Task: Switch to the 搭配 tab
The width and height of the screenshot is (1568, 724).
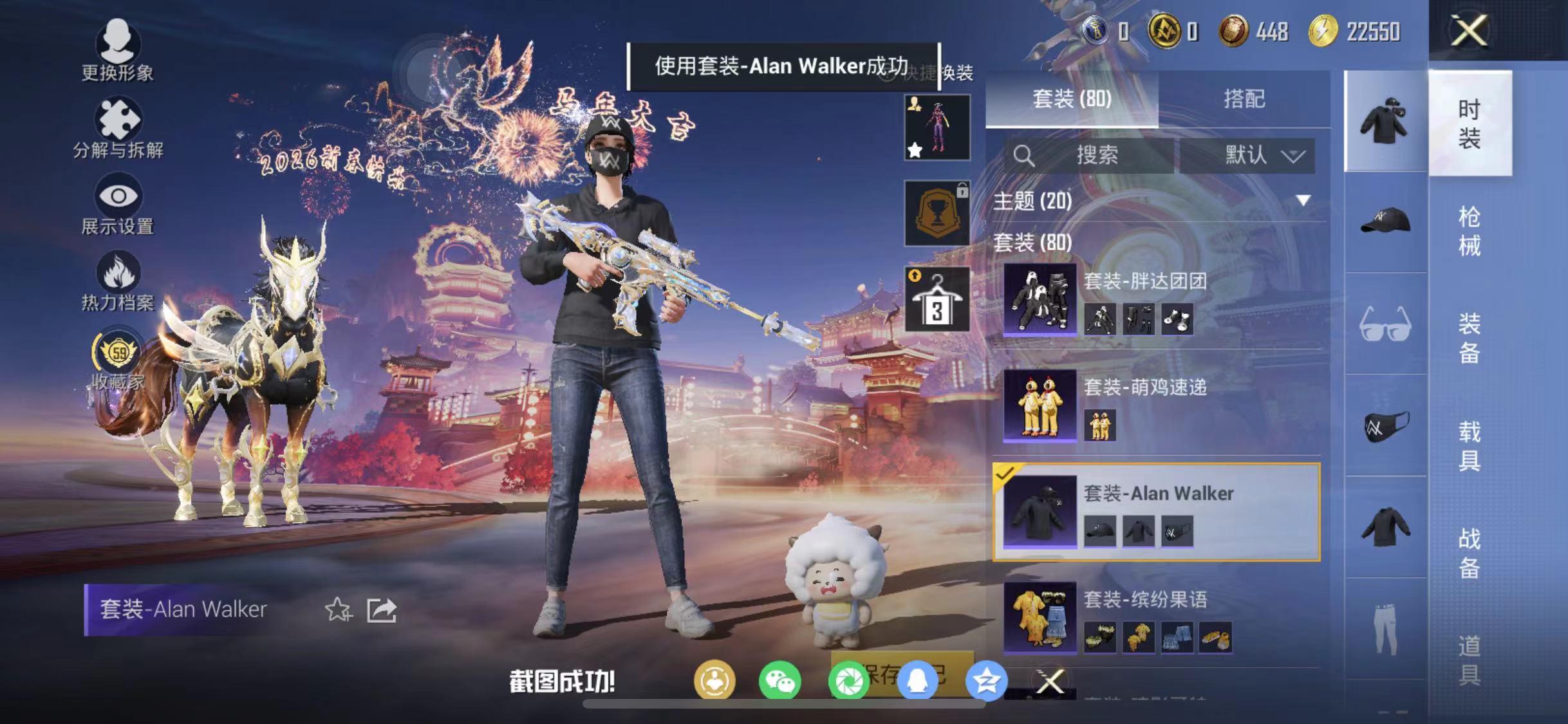Action: click(1242, 98)
